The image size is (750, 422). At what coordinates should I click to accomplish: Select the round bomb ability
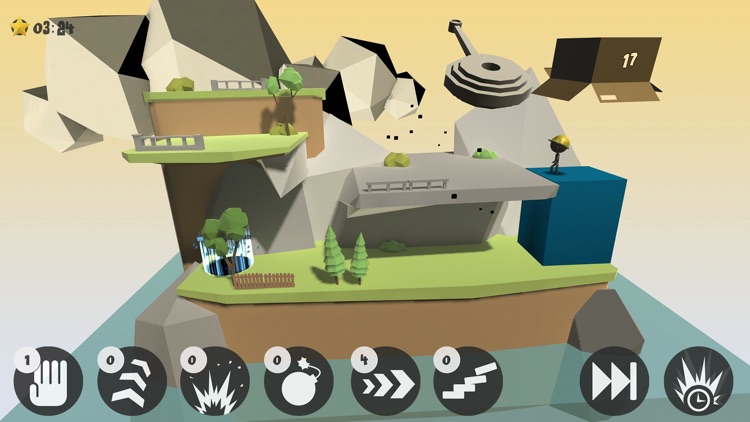click(x=299, y=381)
